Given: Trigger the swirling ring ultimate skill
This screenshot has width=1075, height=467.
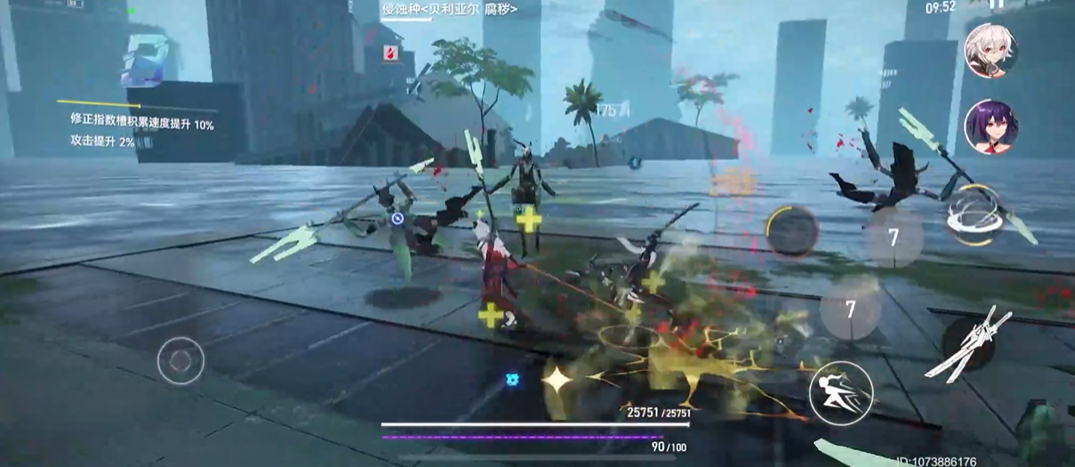Looking at the screenshot, I should pyautogui.click(x=974, y=215).
